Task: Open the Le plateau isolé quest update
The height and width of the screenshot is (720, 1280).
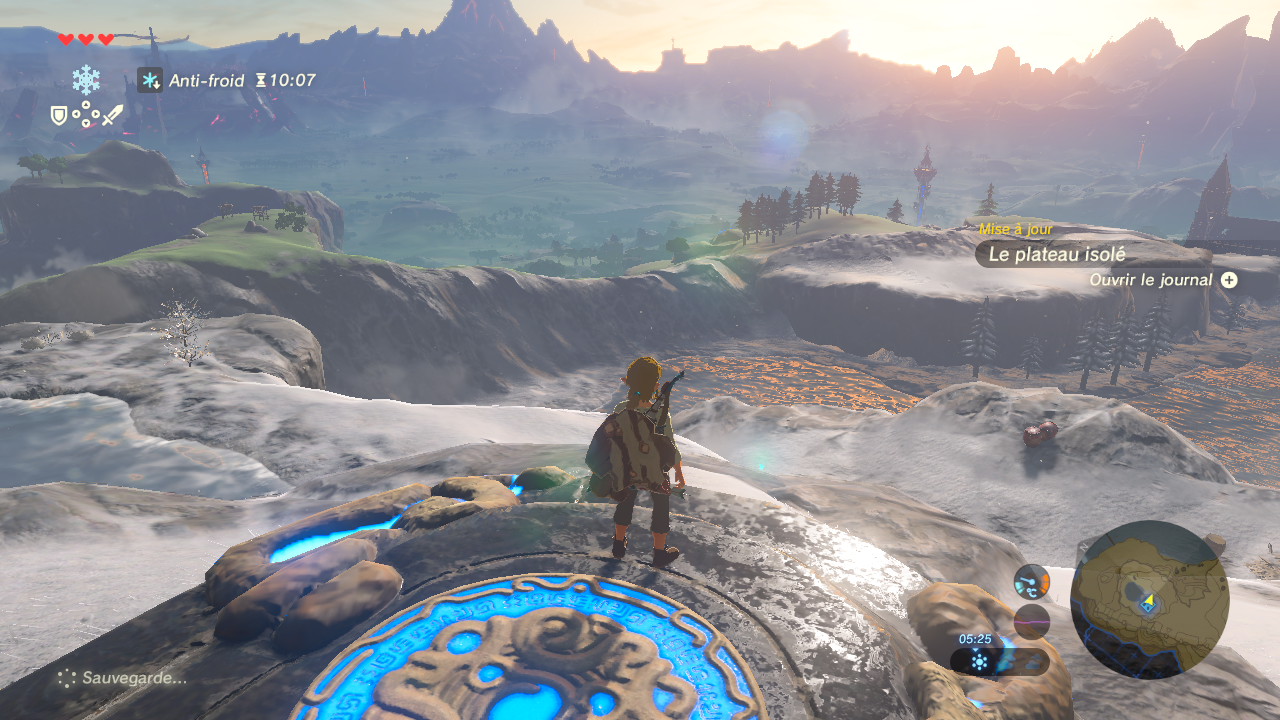Action: pyautogui.click(x=1056, y=254)
